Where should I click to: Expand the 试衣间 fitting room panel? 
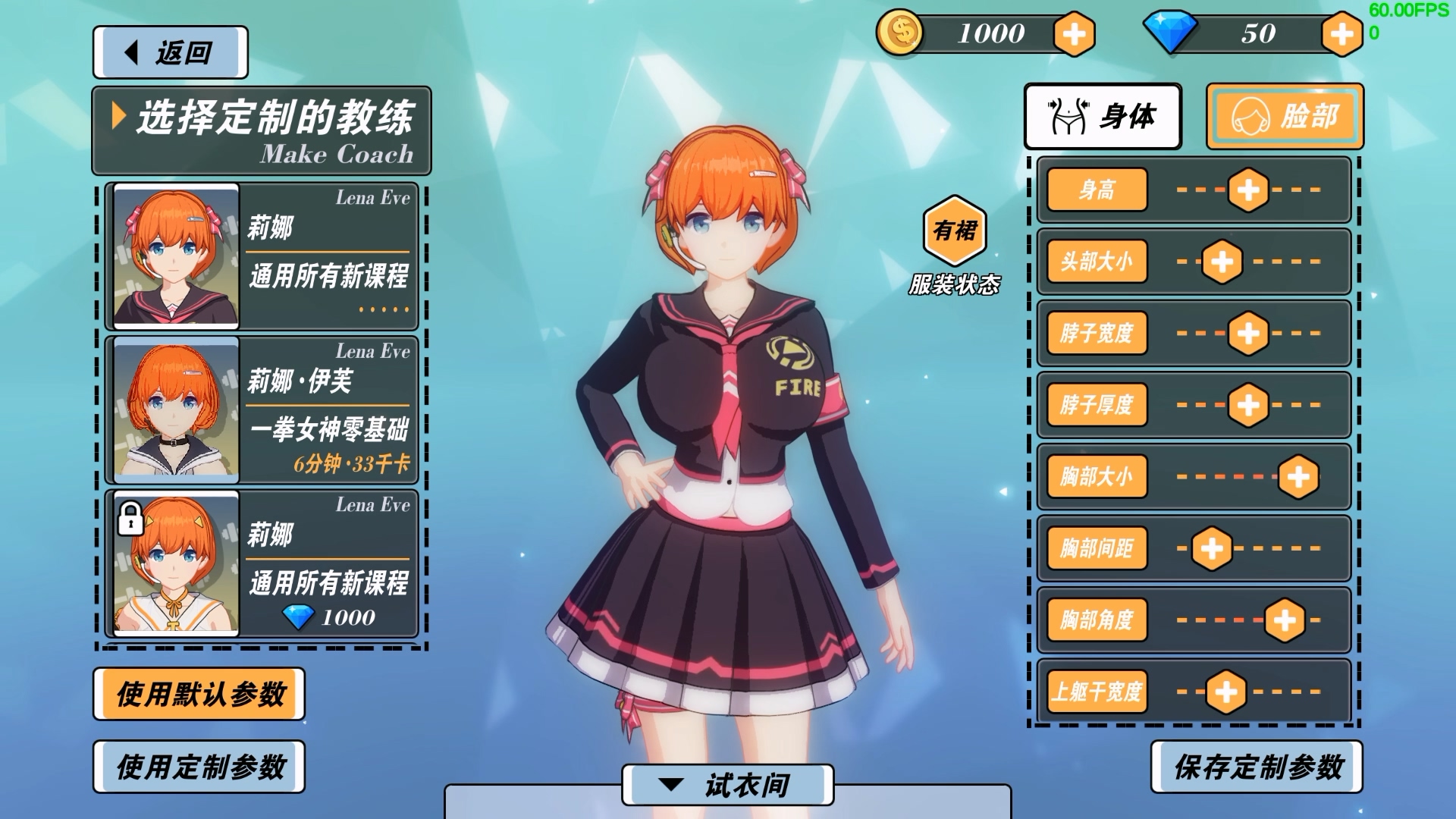(727, 785)
